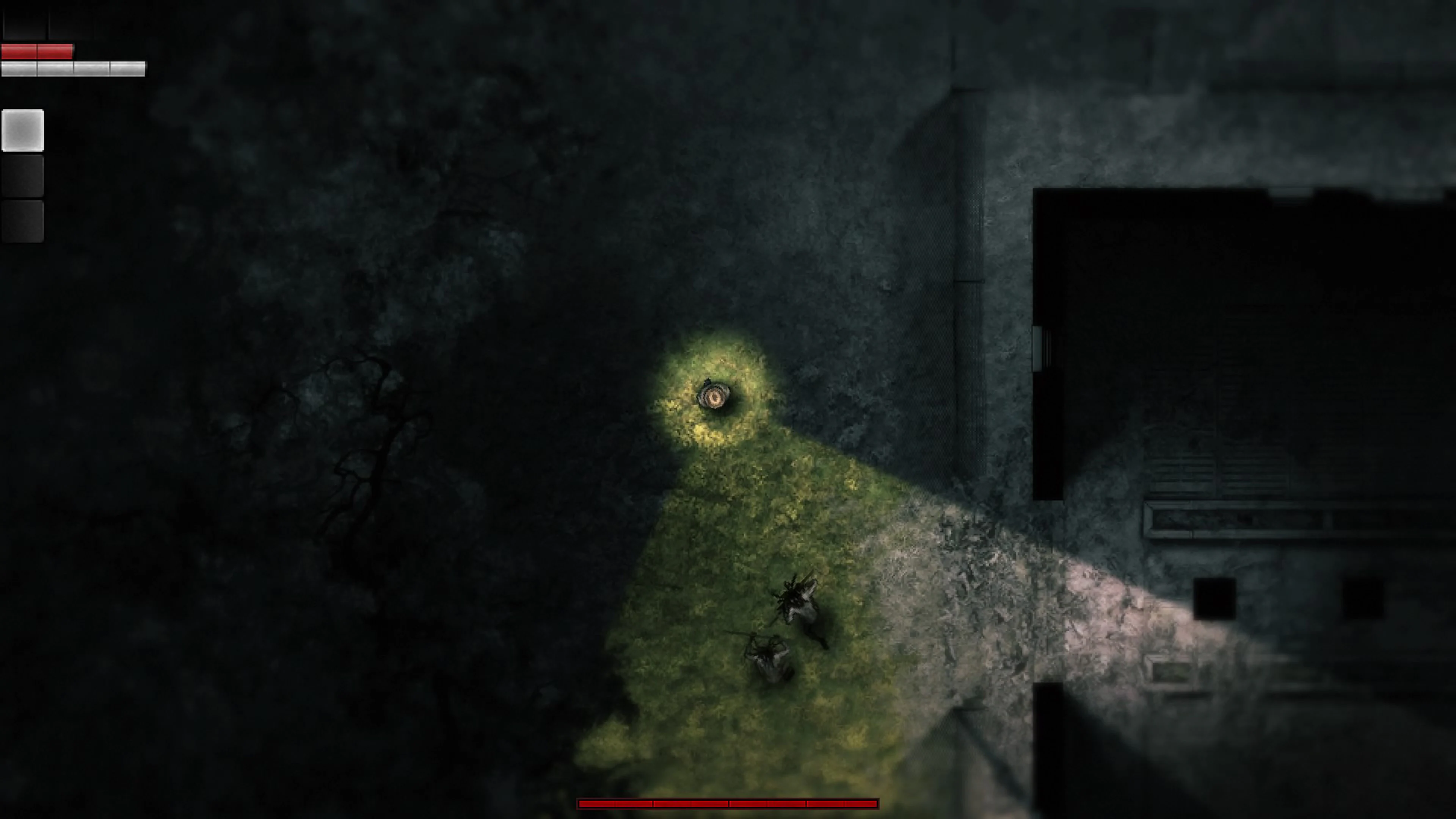The height and width of the screenshot is (819, 1456).
Task: Select the highlighted first hotbar slot
Action: tap(23, 131)
